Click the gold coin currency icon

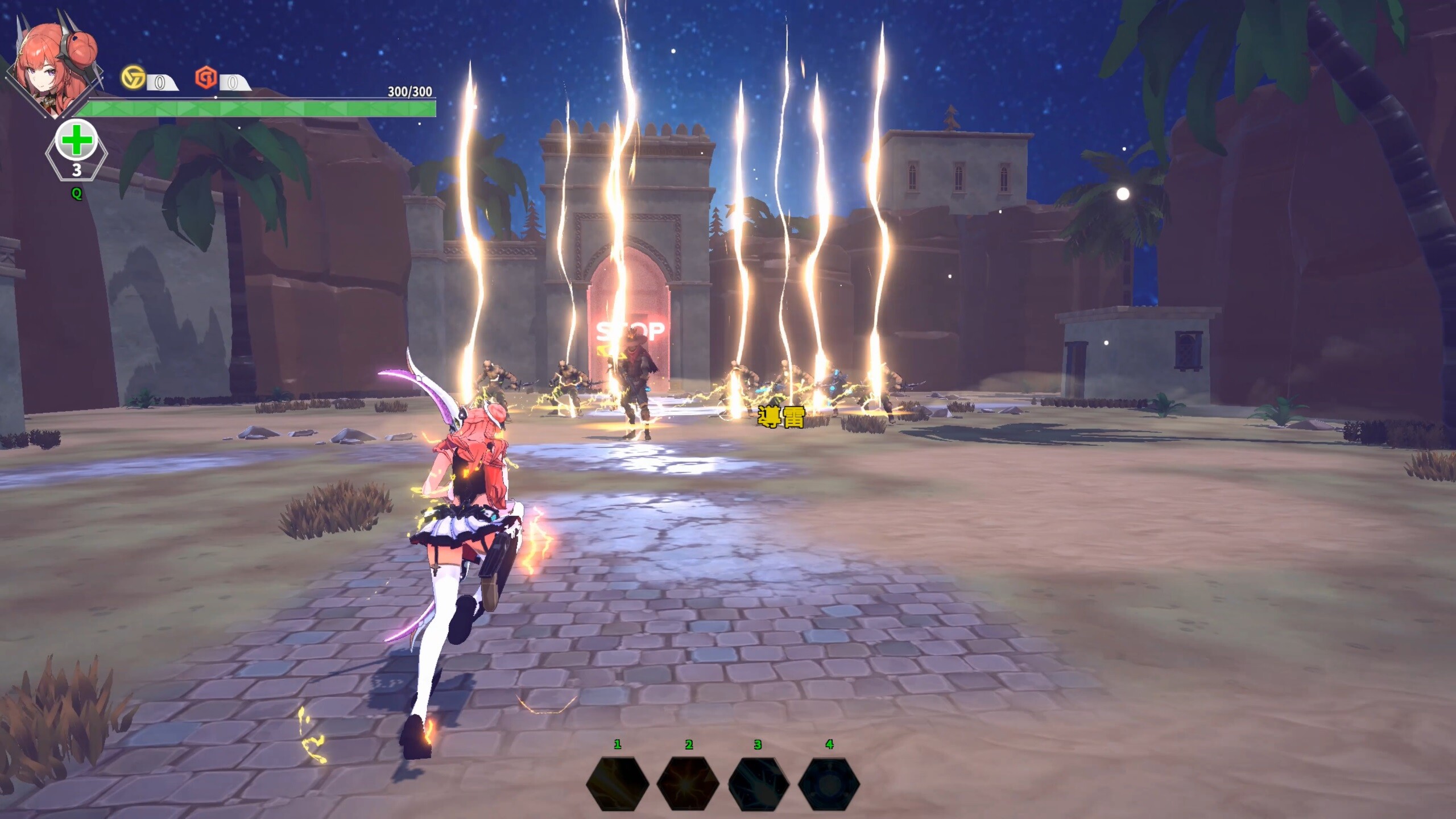(133, 77)
